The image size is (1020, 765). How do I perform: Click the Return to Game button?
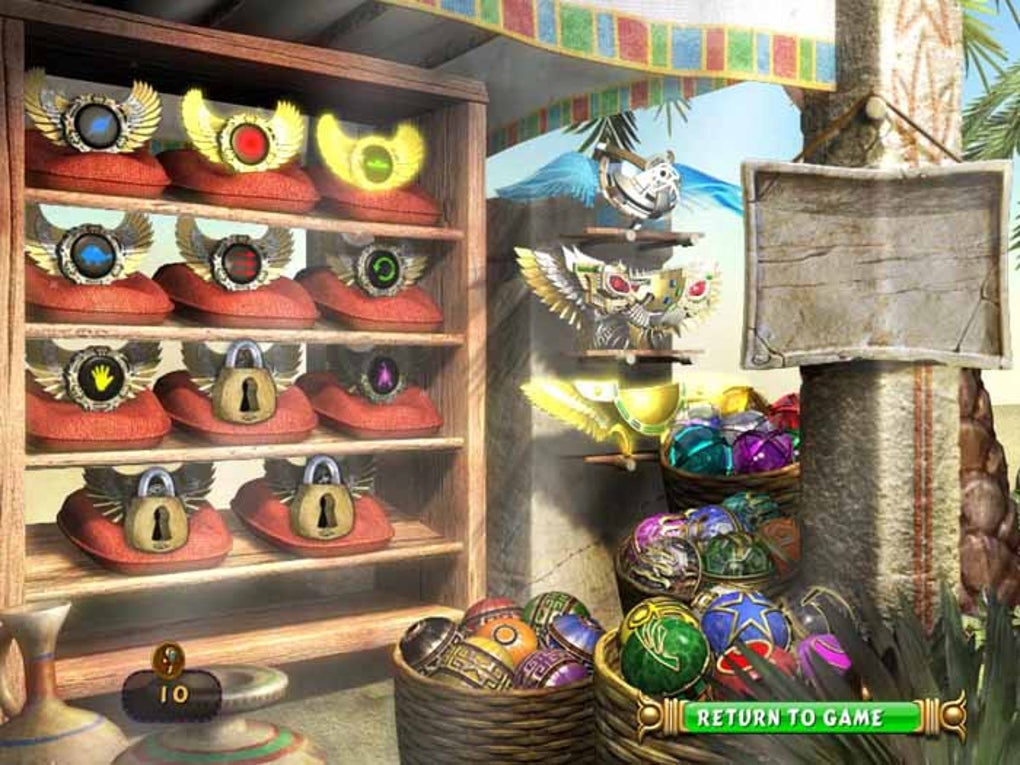pos(790,717)
